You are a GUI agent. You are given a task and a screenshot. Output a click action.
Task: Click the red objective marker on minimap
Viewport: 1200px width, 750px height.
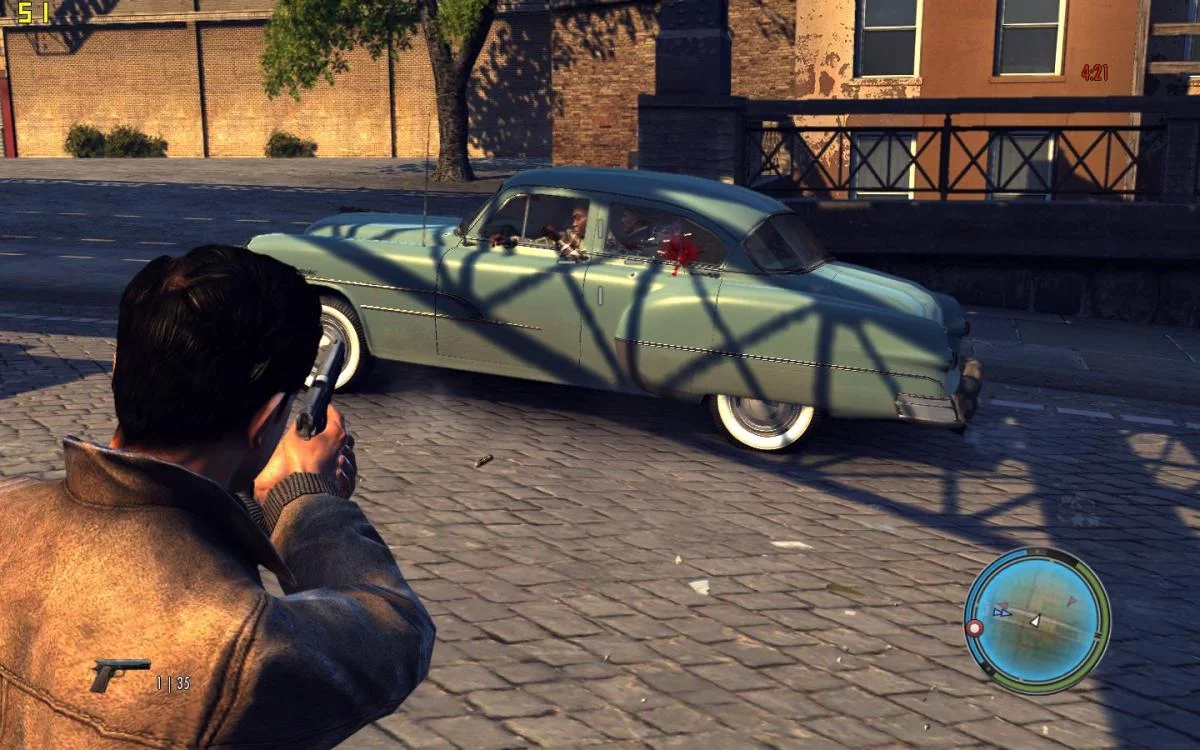[x=973, y=627]
